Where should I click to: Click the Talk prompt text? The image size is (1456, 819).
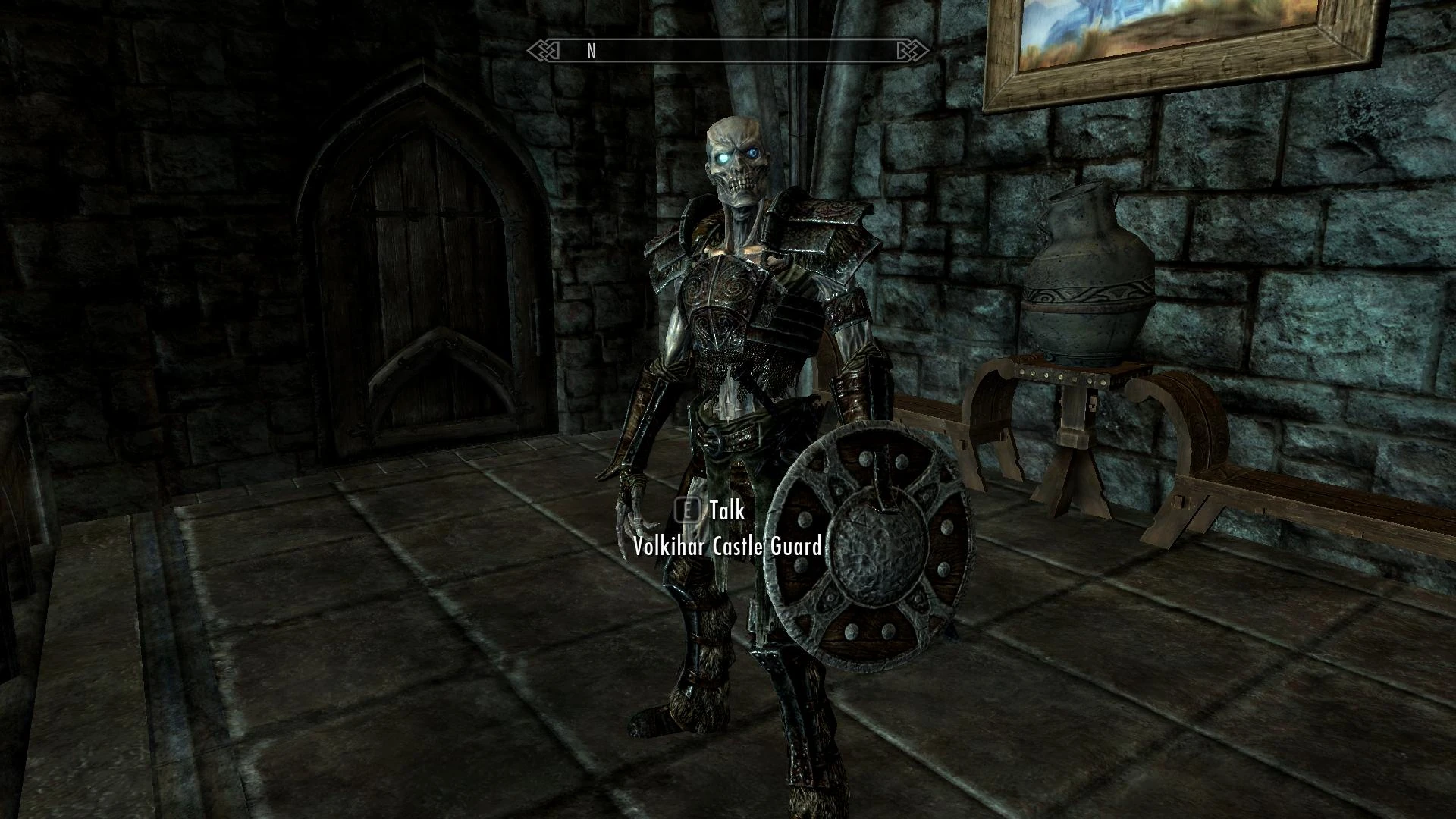[x=726, y=512]
